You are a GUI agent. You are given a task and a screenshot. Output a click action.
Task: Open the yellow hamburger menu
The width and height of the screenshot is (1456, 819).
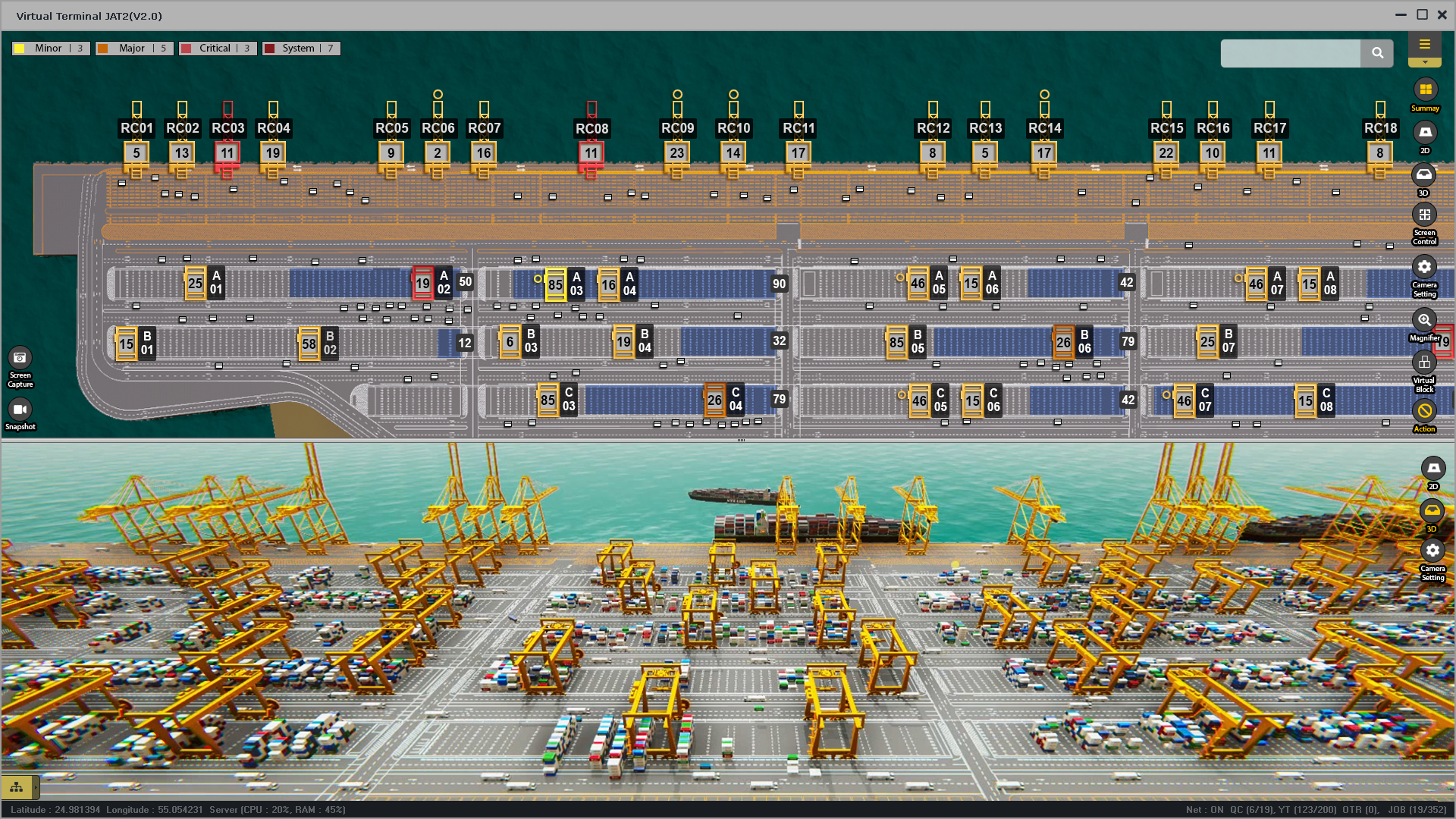click(1424, 45)
